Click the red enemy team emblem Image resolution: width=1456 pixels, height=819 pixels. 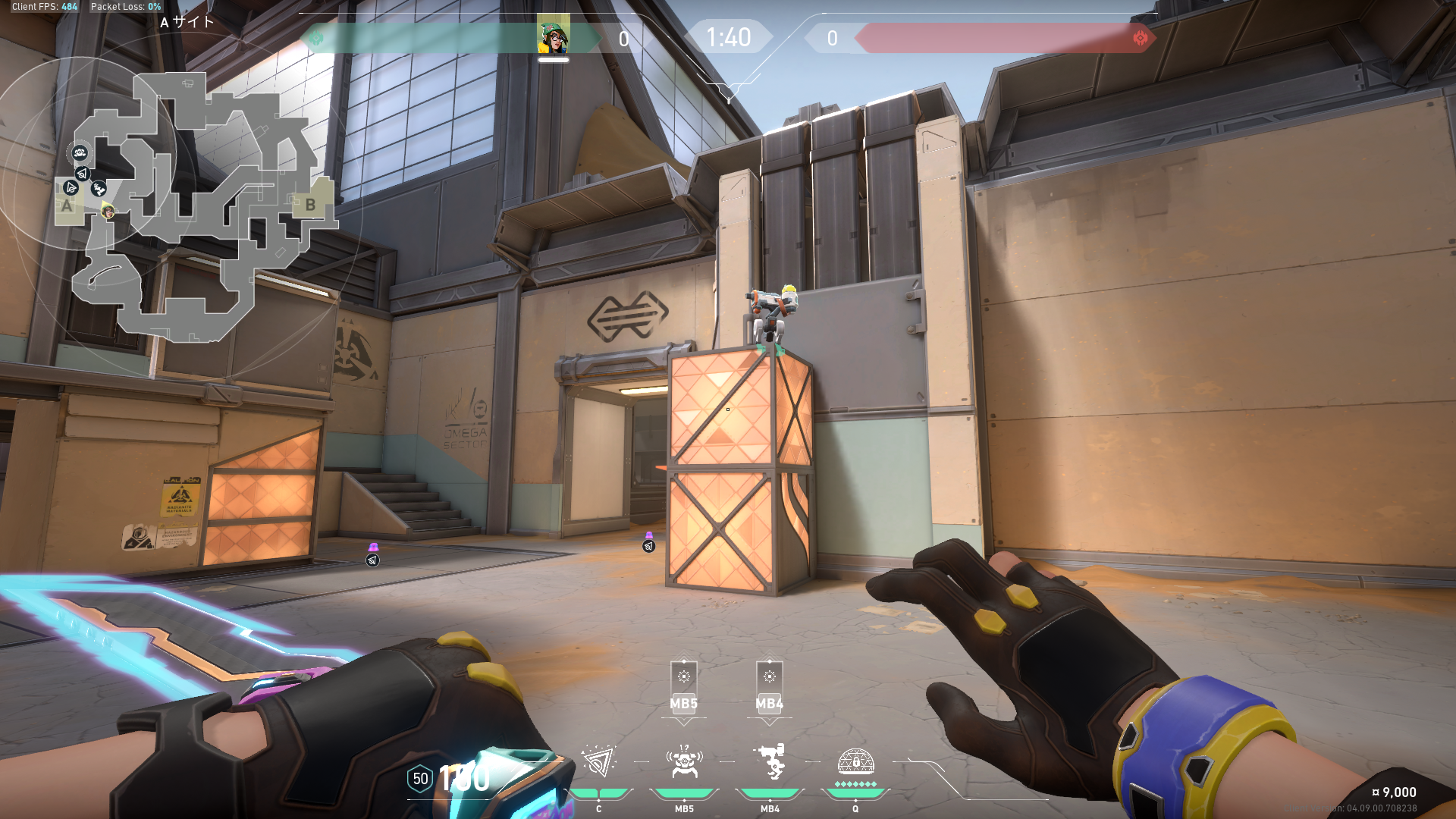(x=1140, y=38)
